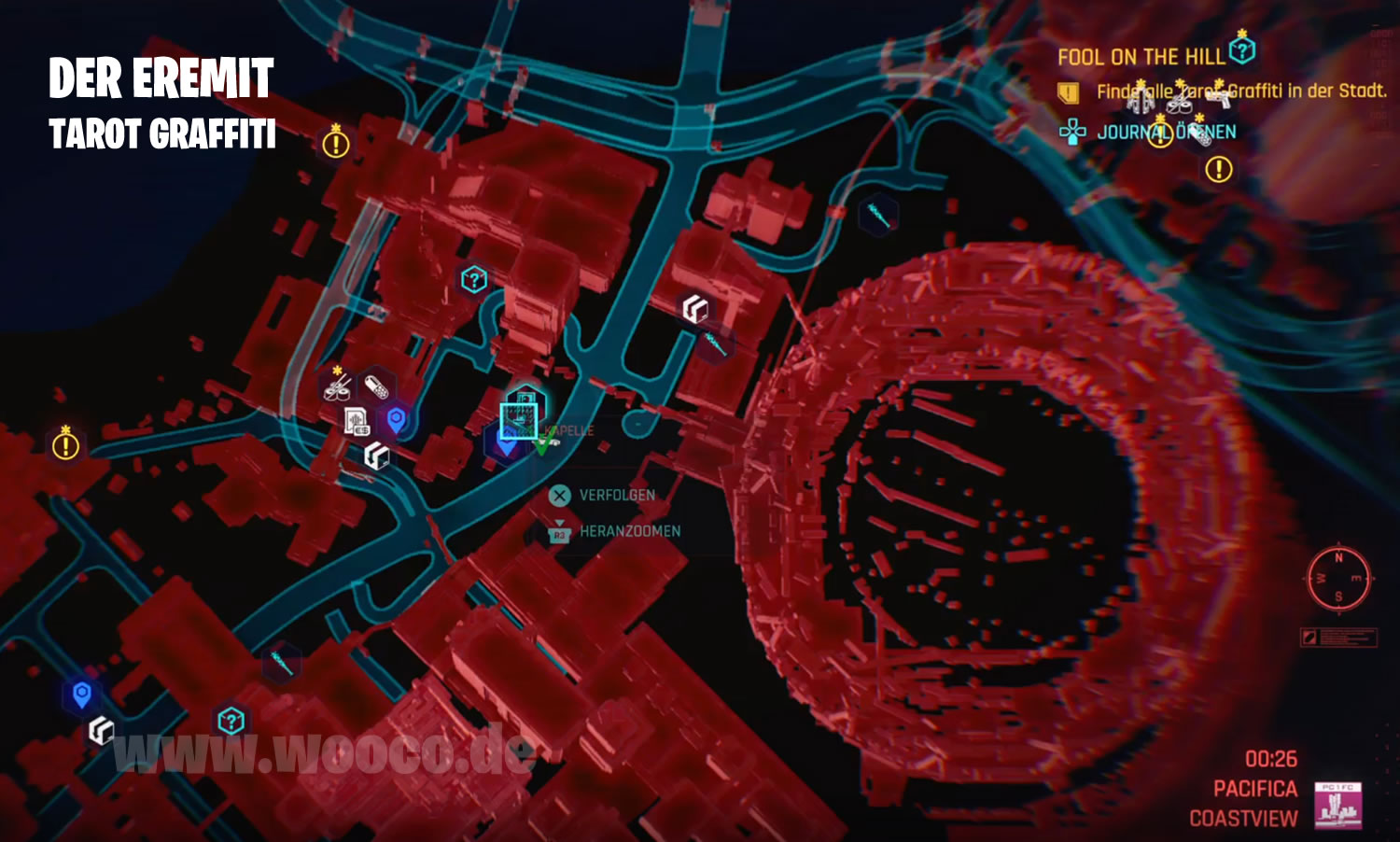Click the fast travel pin beside the ES document marker
Viewport: 1400px width, 842px height.
coord(396,419)
